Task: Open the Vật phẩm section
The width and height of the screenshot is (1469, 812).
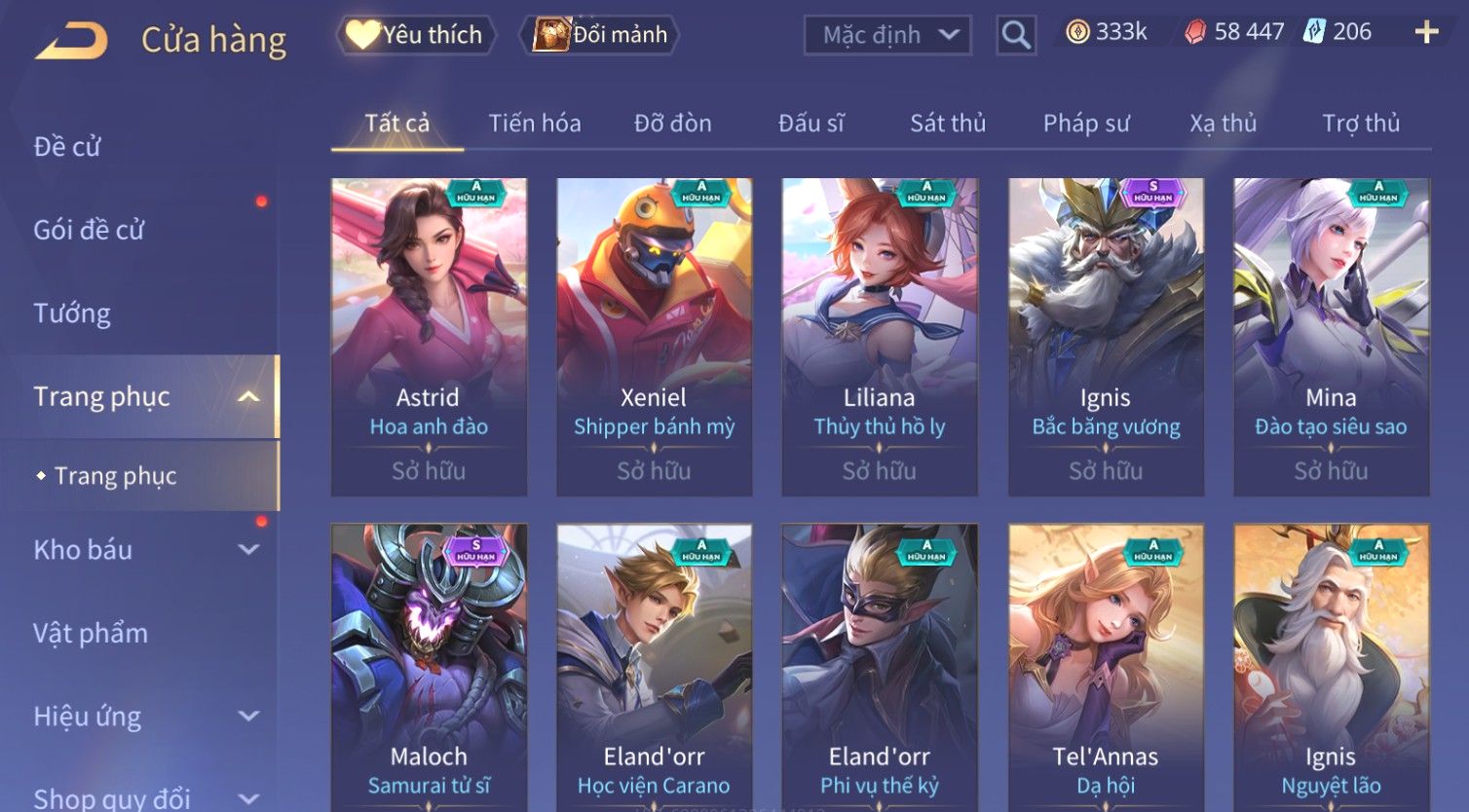Action: pyautogui.click(x=91, y=634)
